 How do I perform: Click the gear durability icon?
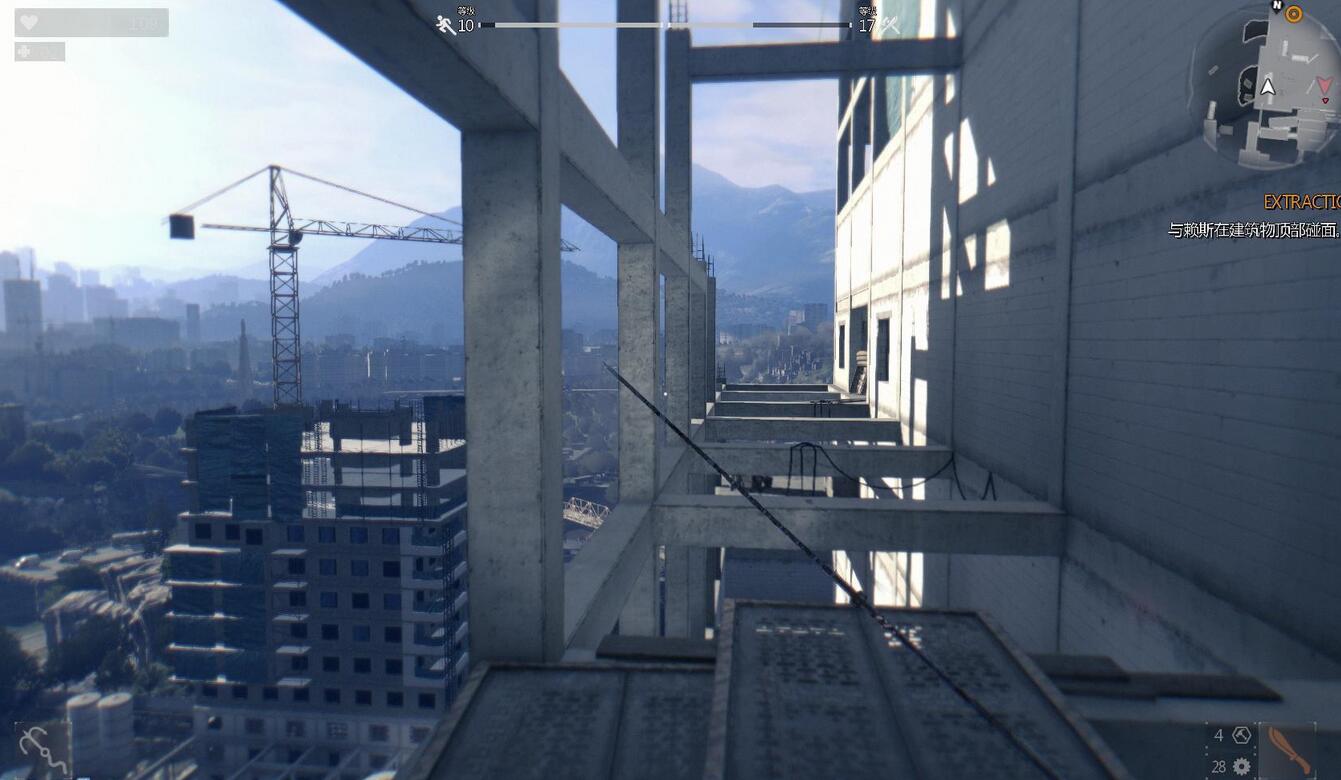(x=1242, y=766)
